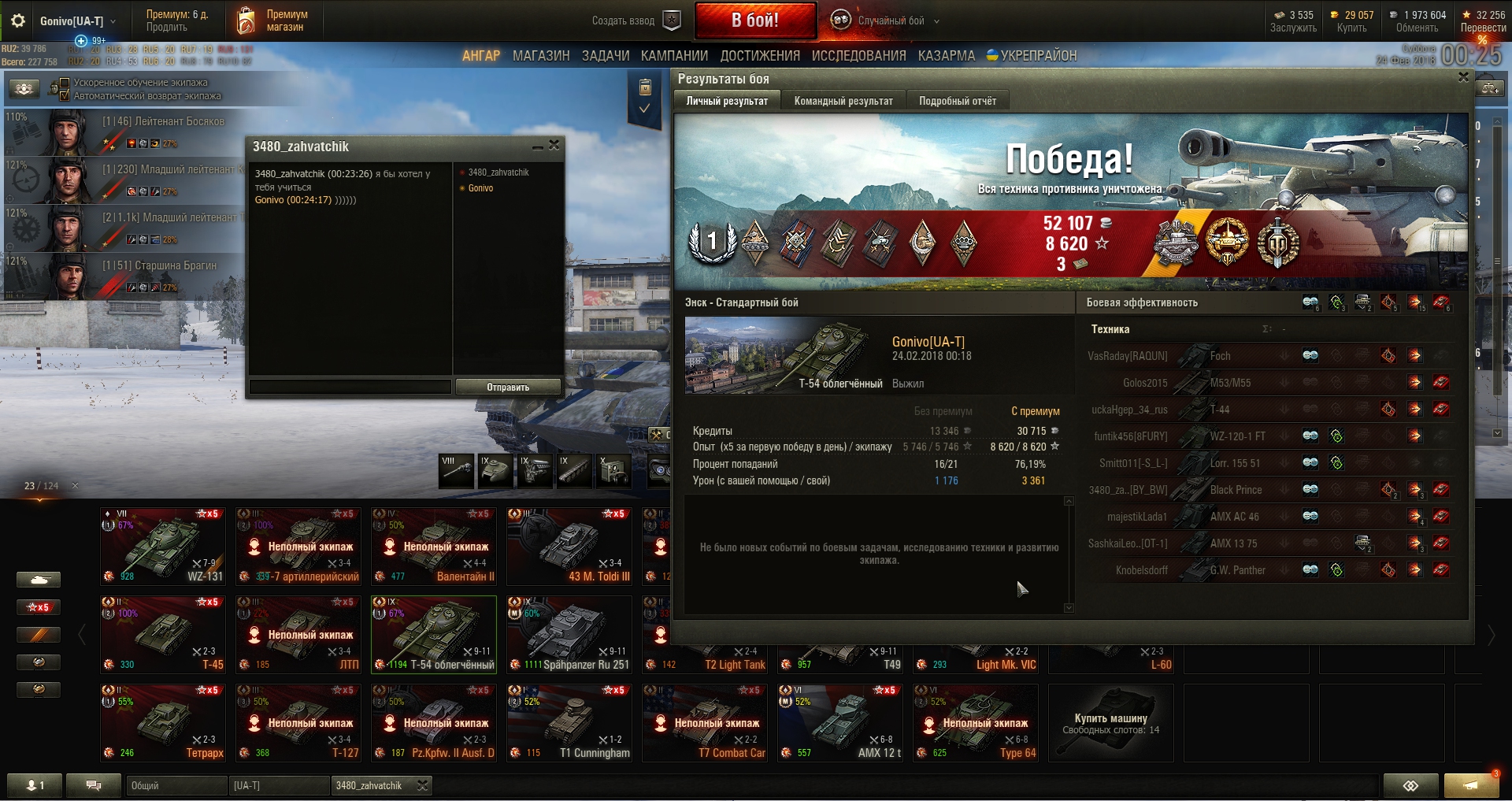
Task: Go to ИССЛЕДОВАНИЯ research section
Action: coord(858,56)
